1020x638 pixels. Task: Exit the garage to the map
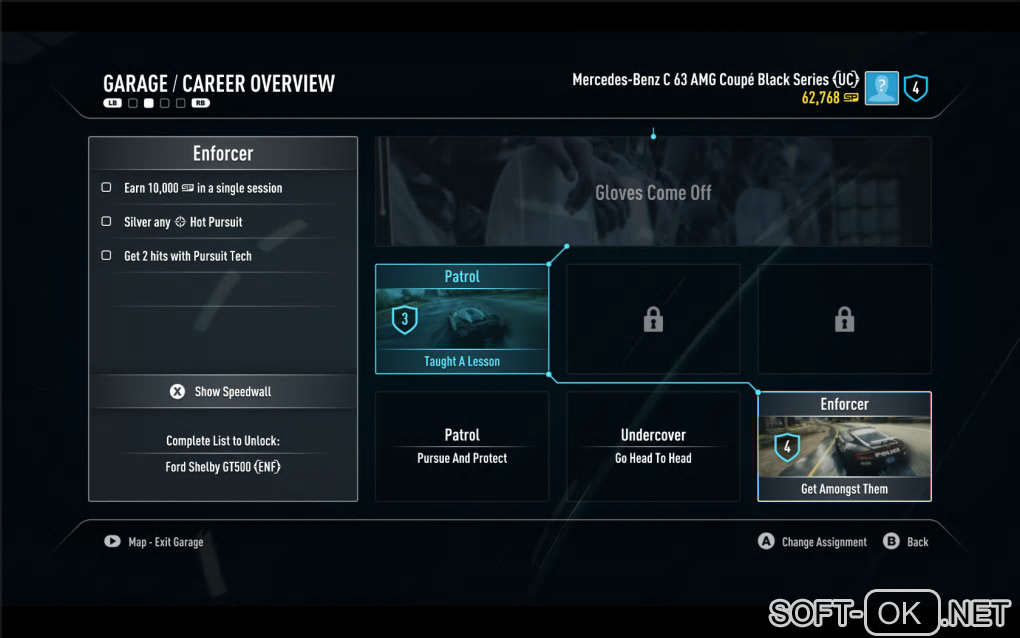tap(155, 542)
